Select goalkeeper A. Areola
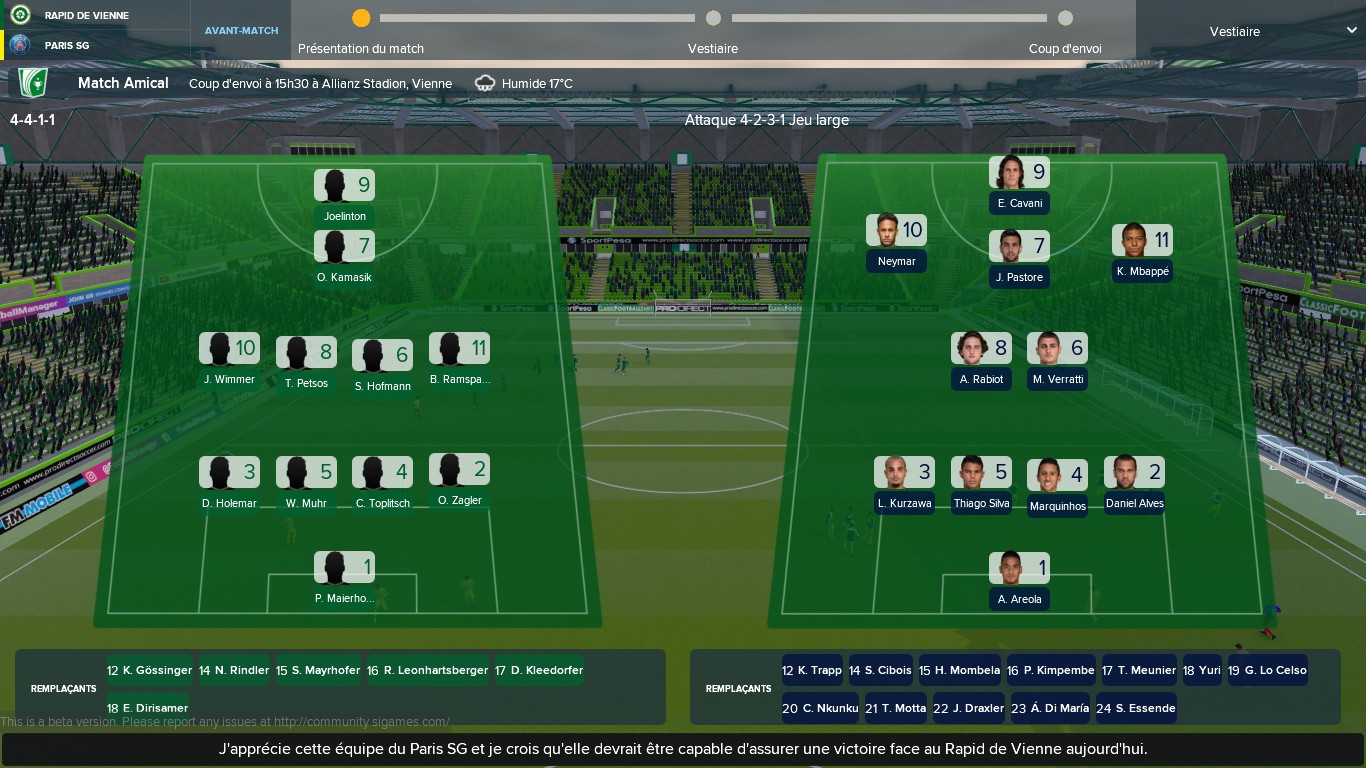 point(1019,580)
